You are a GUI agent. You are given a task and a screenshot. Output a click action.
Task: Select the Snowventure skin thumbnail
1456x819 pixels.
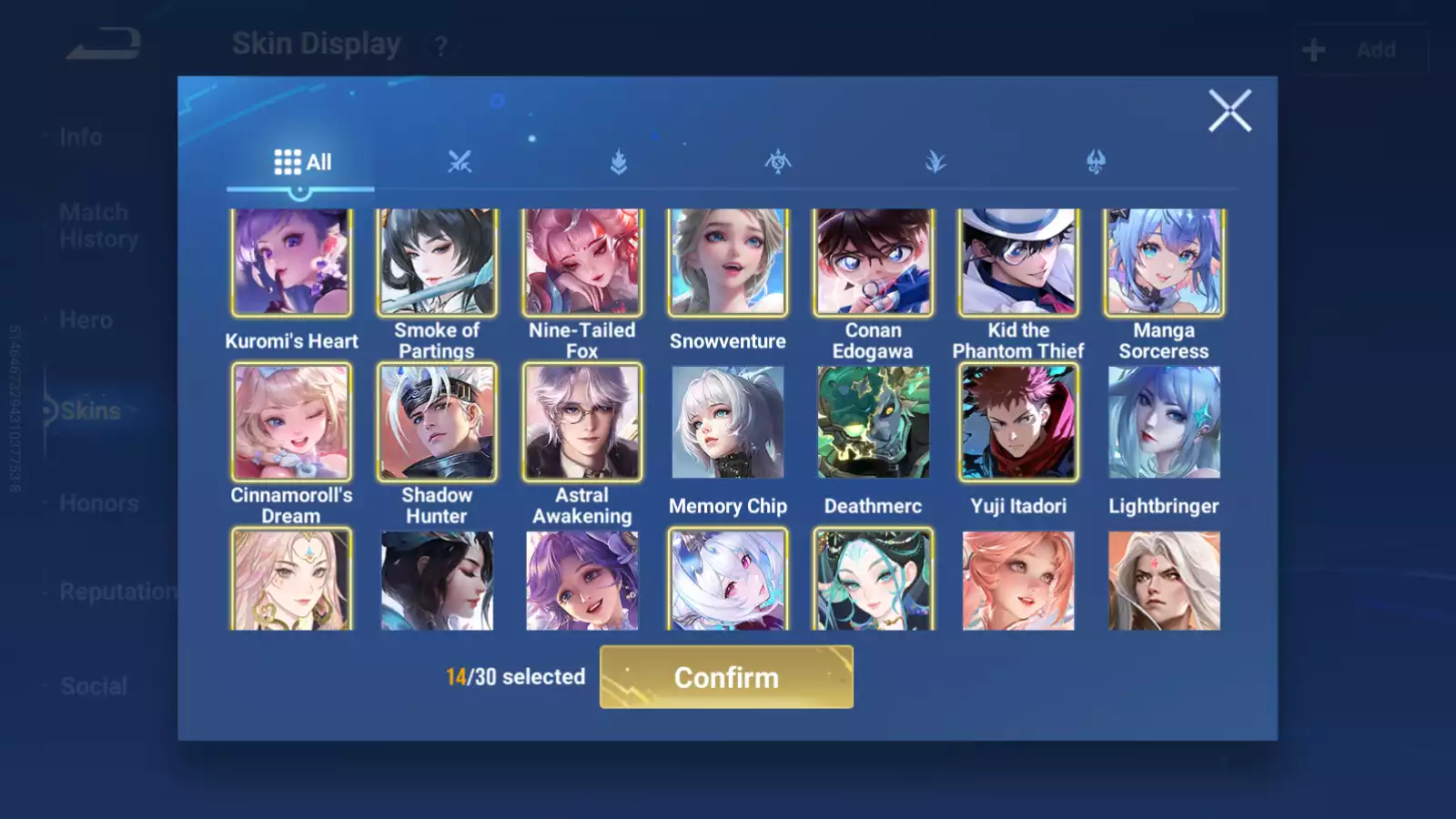click(728, 262)
